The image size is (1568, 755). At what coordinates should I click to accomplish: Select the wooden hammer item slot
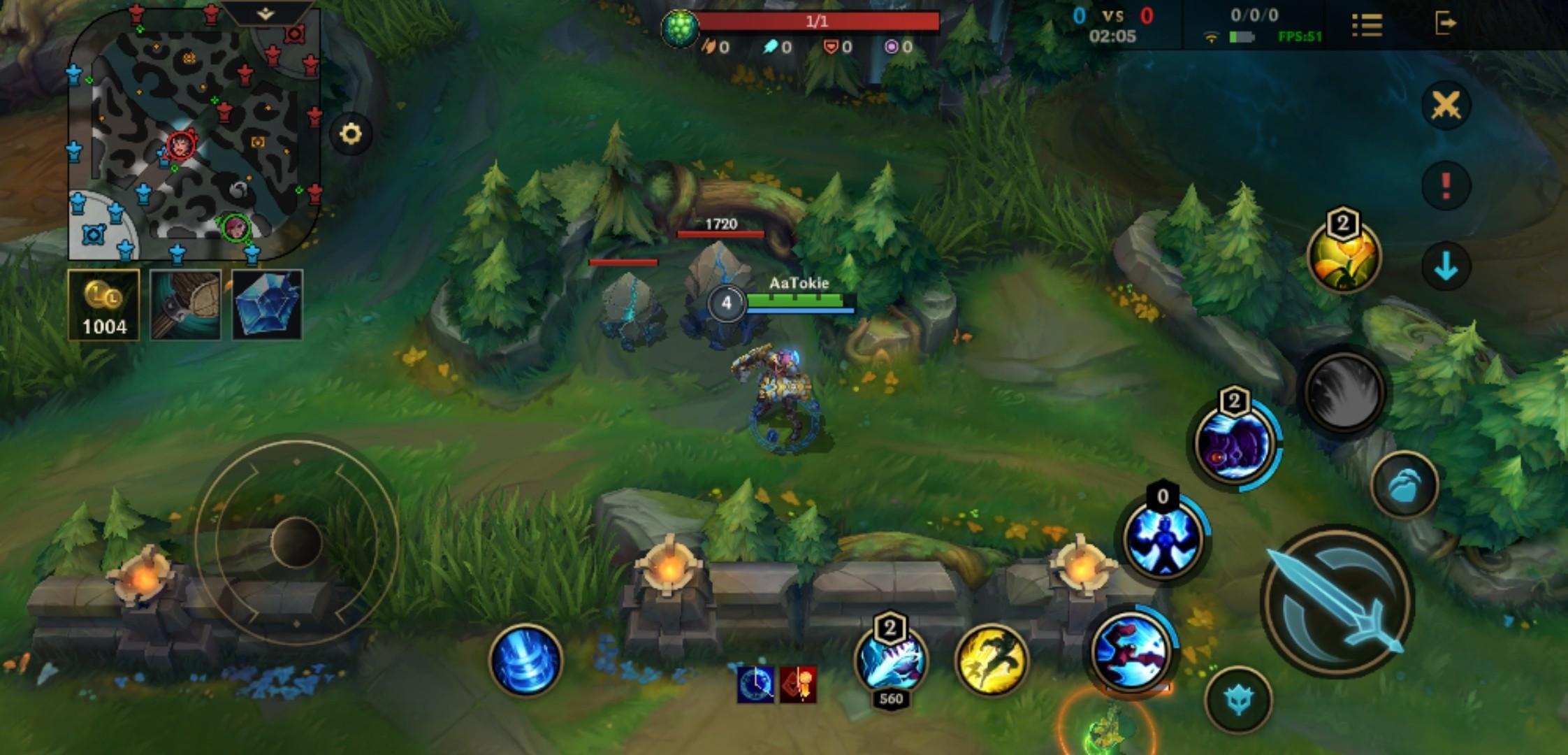(x=186, y=305)
